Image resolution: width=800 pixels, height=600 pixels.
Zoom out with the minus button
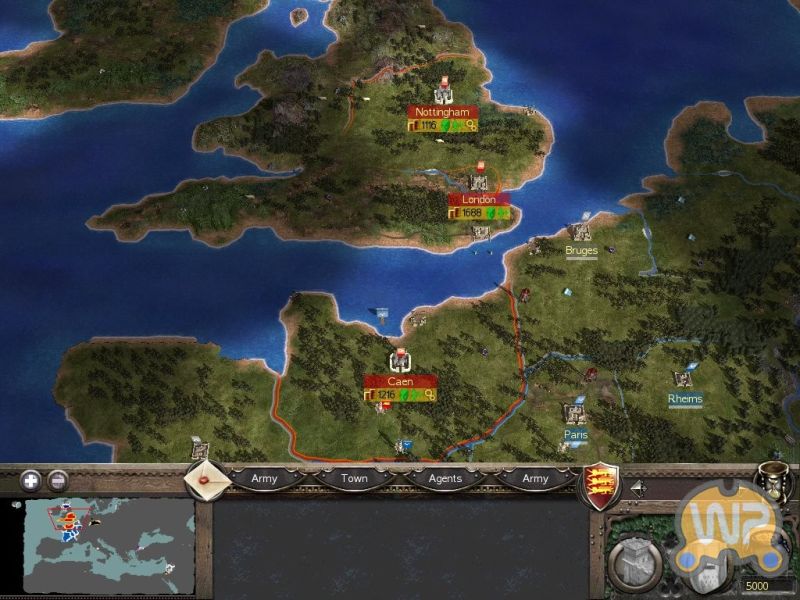pos(58,480)
